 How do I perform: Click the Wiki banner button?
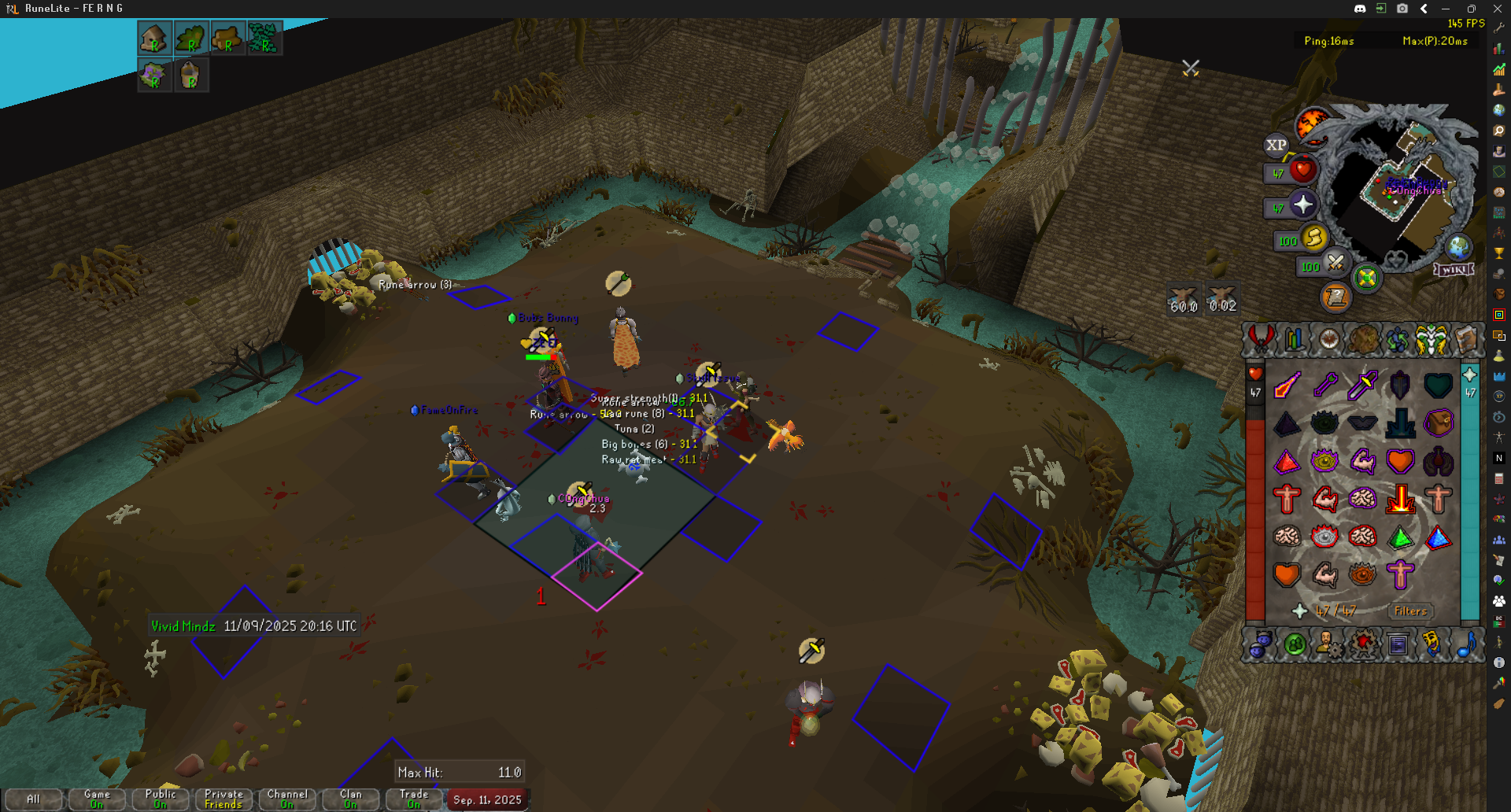point(1454,269)
